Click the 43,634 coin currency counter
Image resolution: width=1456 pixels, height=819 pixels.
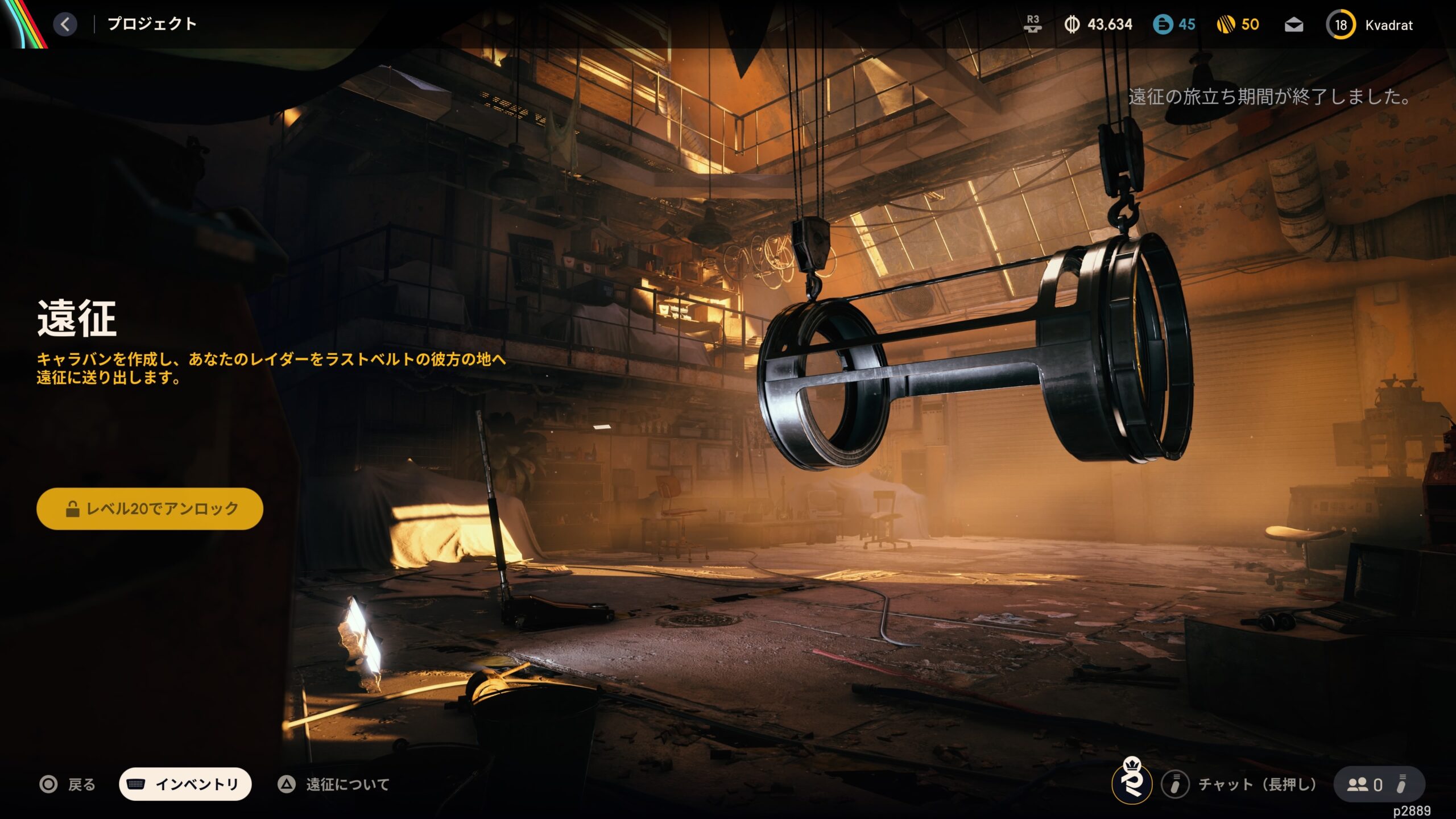[x=1098, y=24]
